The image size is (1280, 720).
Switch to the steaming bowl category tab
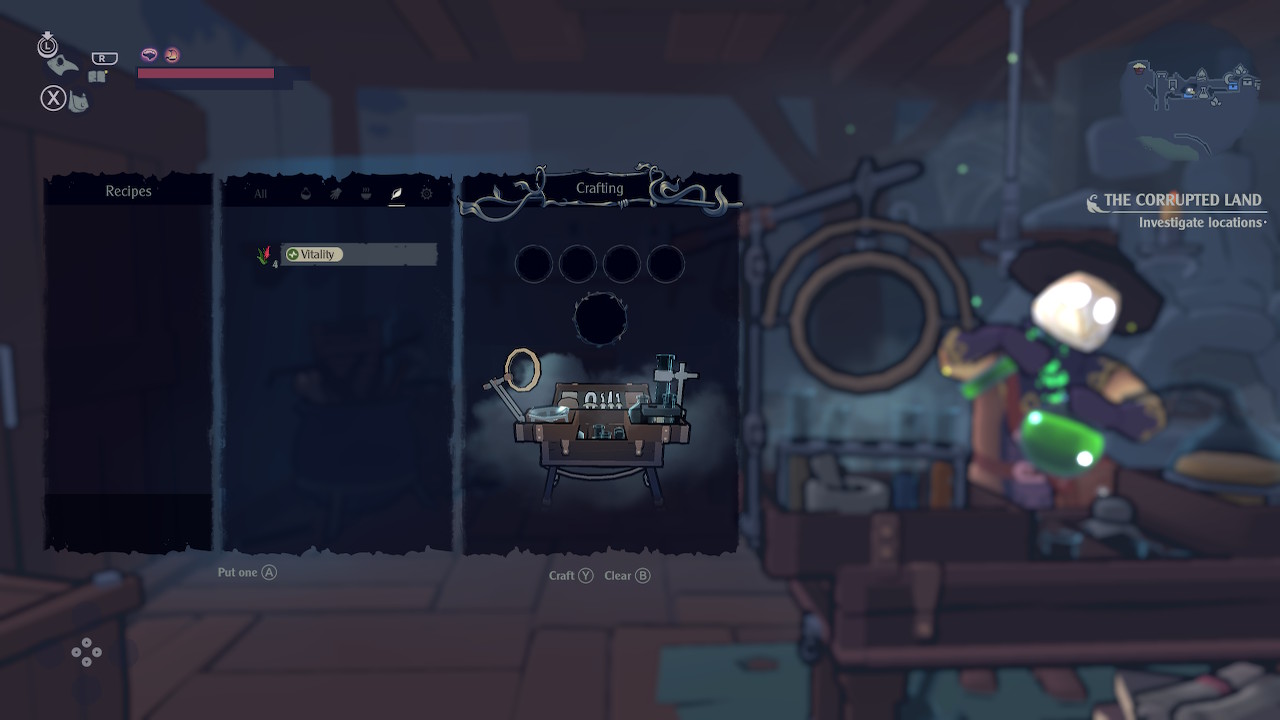366,194
